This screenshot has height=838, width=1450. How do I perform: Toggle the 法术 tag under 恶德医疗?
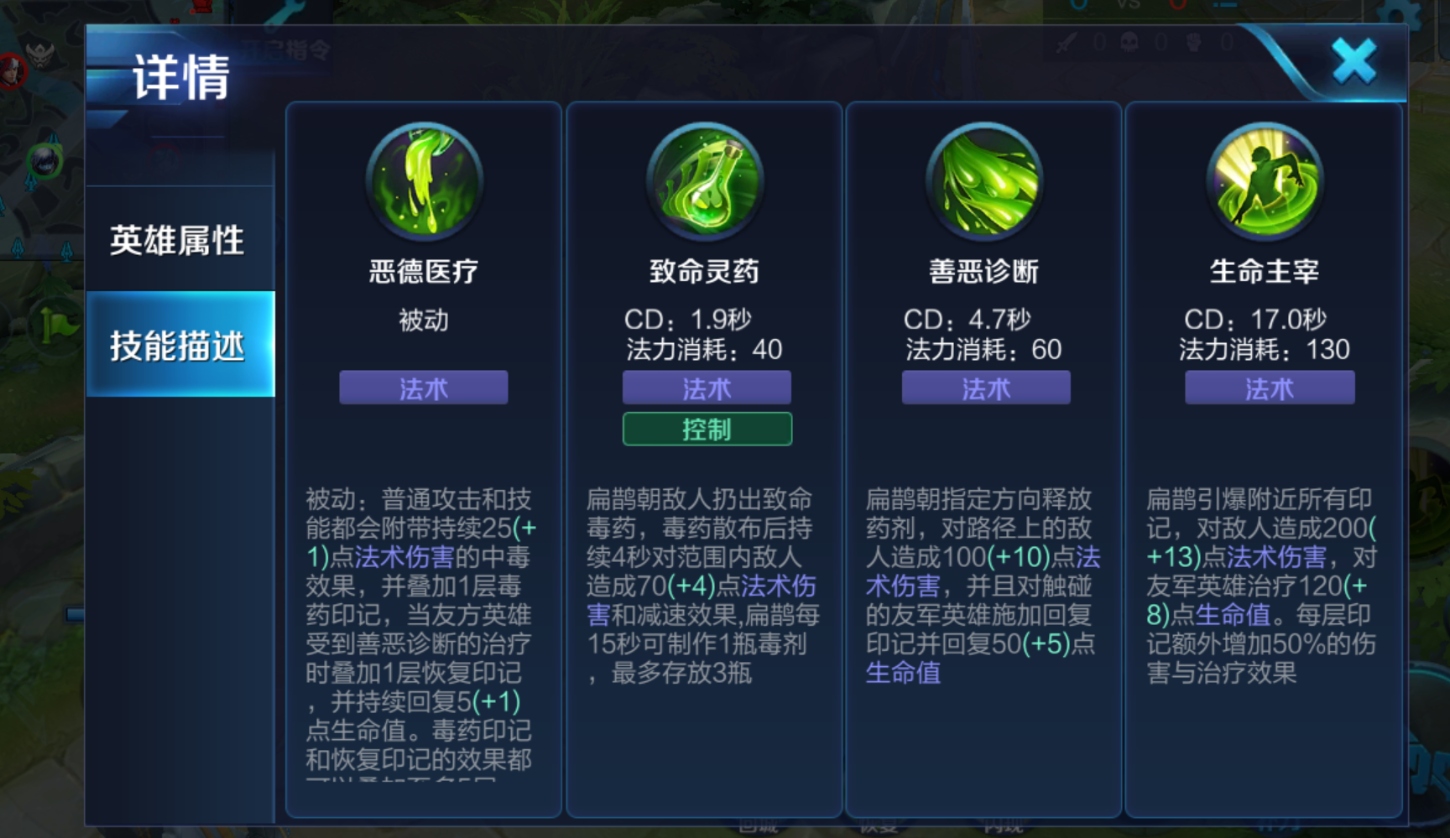(x=423, y=388)
